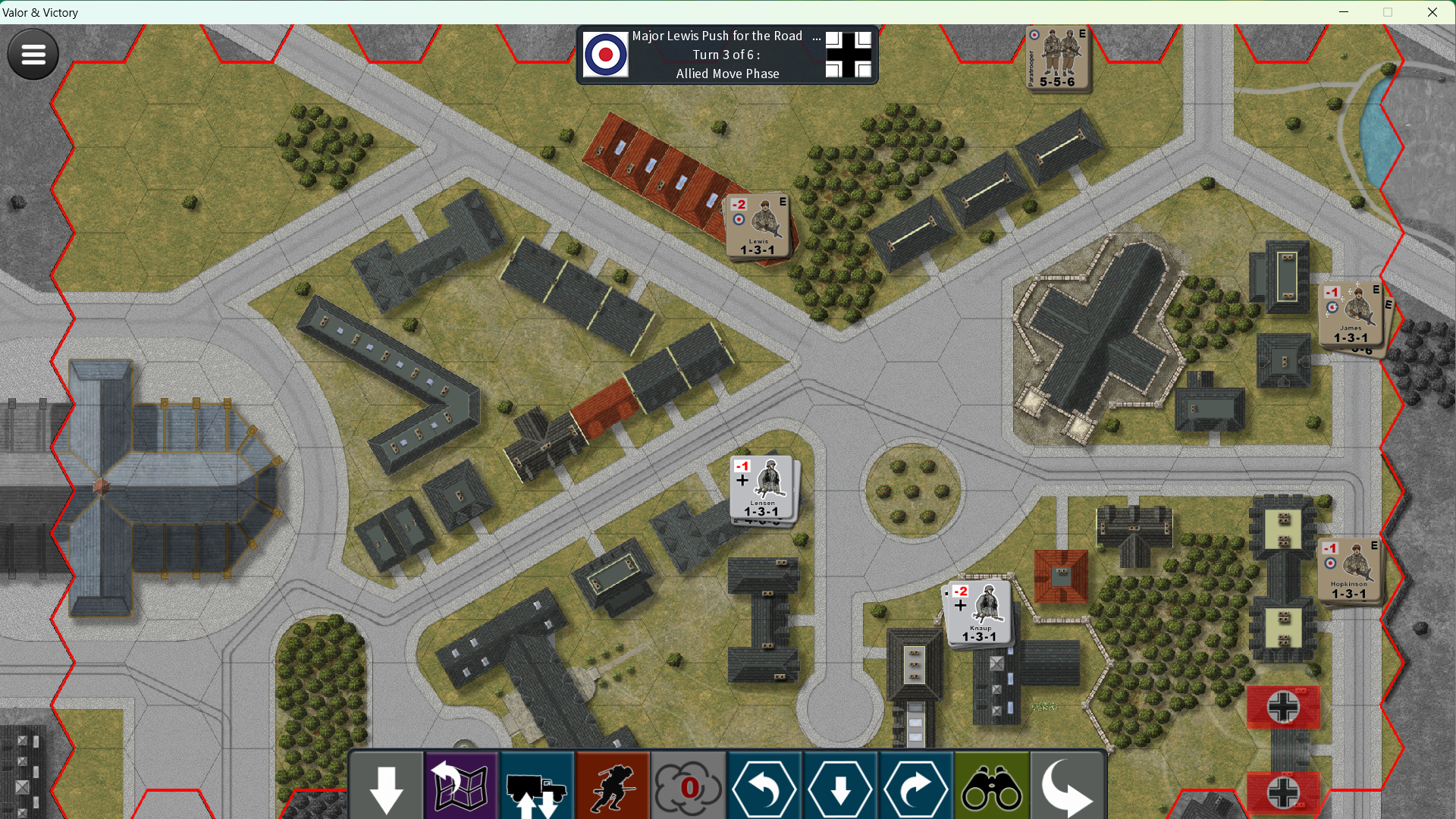Close the Valor & Victory window

pyautogui.click(x=1432, y=12)
